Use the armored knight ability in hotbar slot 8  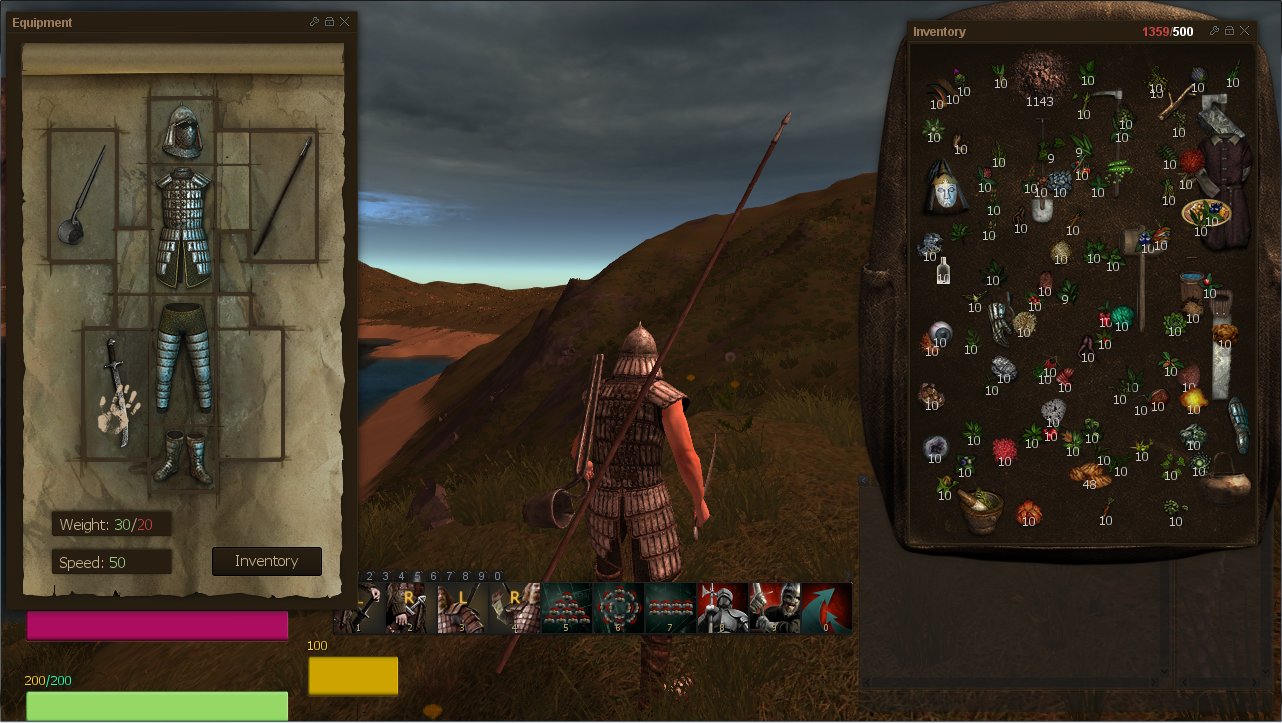click(722, 608)
